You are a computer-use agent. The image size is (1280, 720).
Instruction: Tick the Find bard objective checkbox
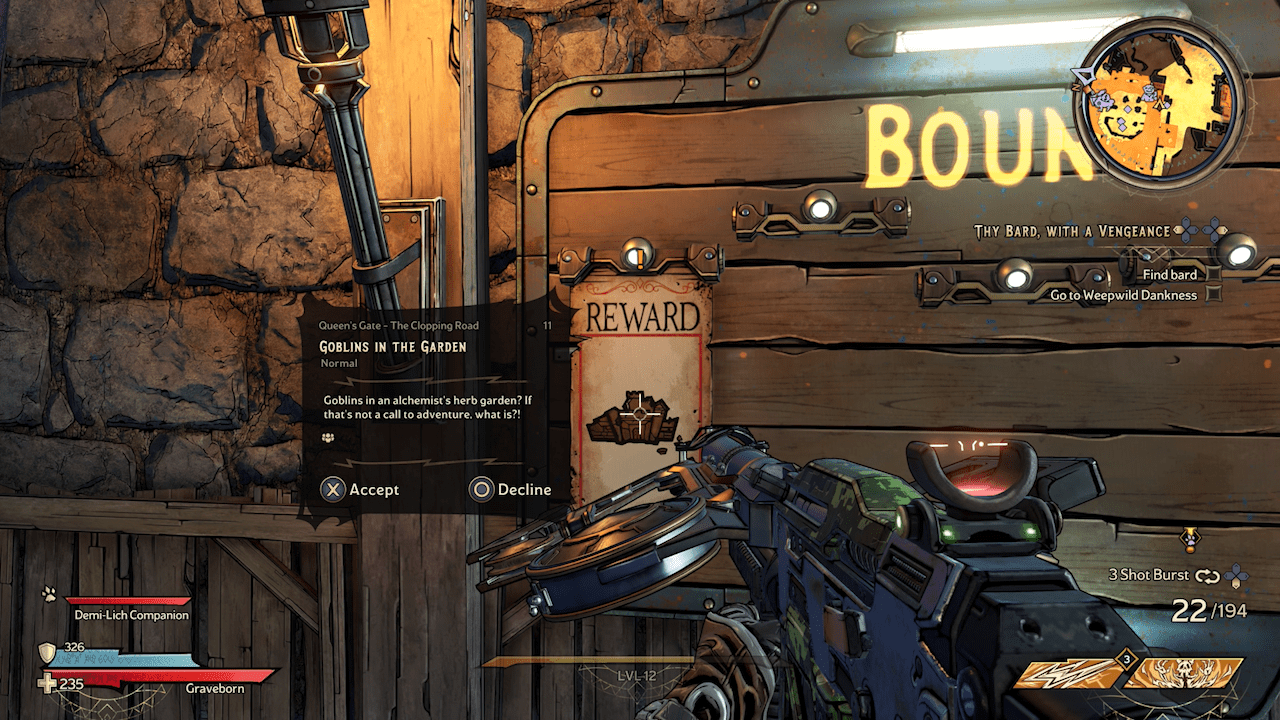[1214, 274]
